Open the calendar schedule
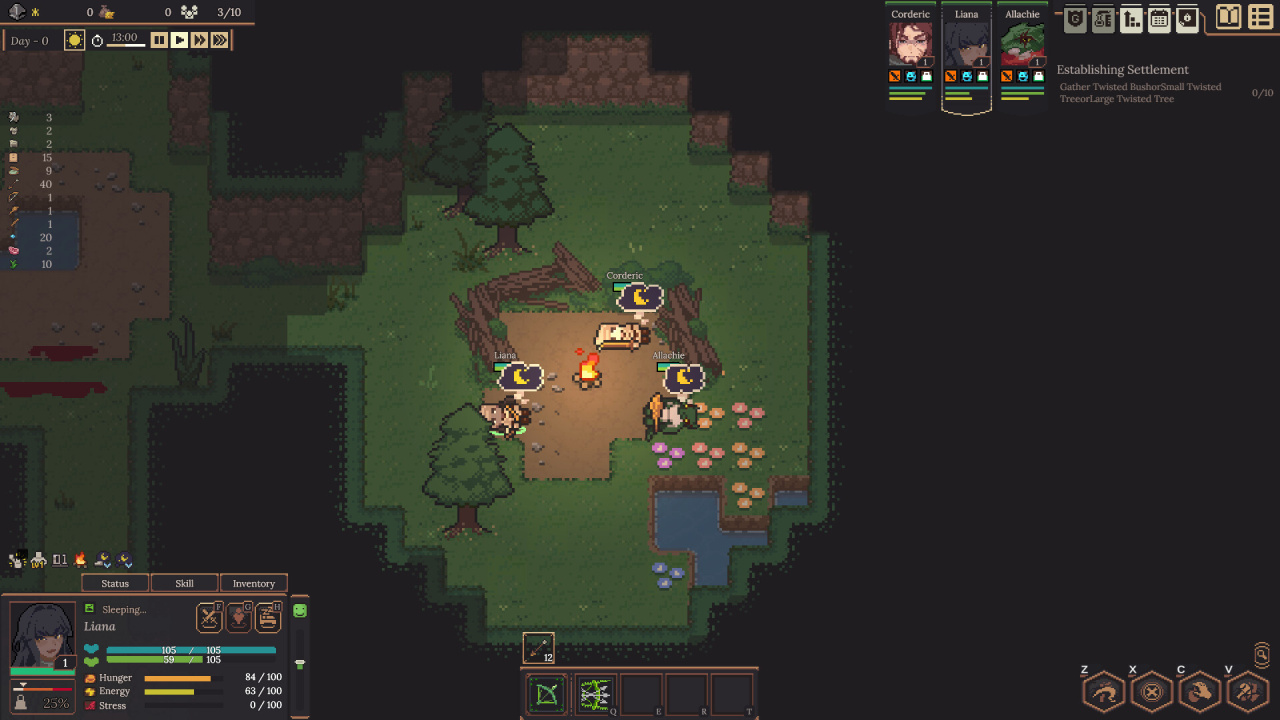This screenshot has width=1280, height=720. tap(1159, 19)
